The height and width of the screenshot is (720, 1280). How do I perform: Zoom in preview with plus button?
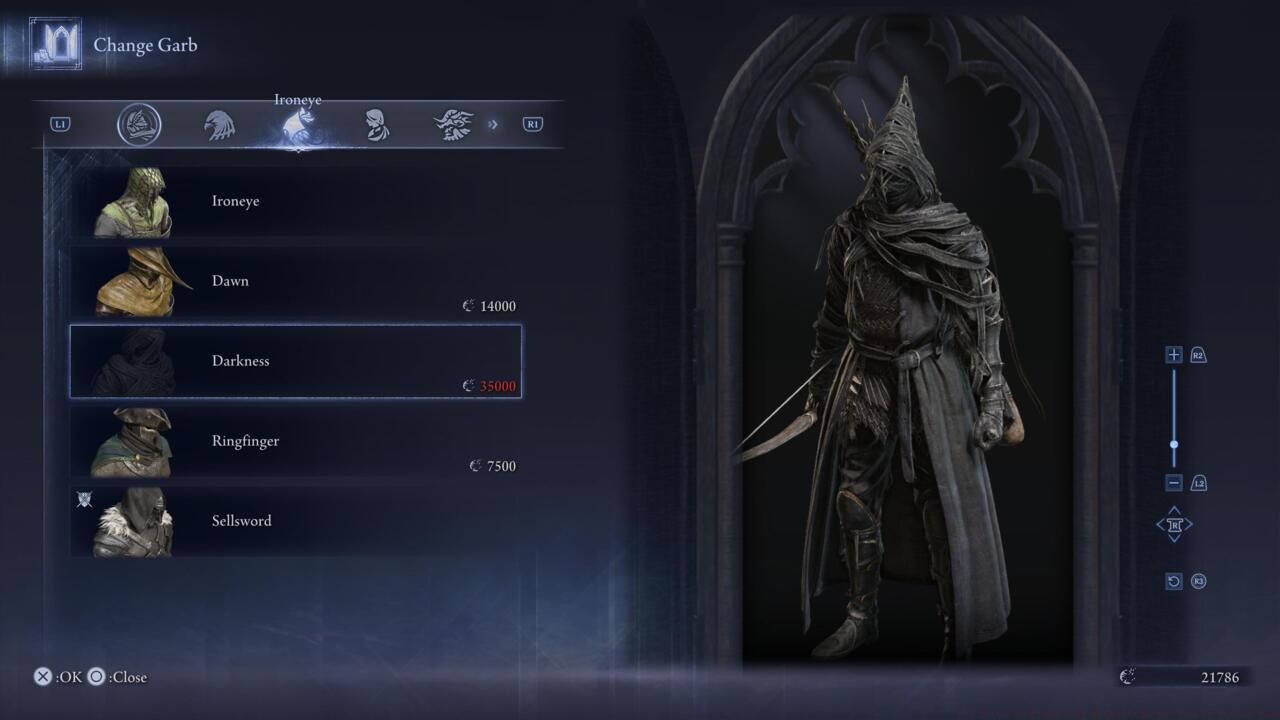(x=1174, y=355)
